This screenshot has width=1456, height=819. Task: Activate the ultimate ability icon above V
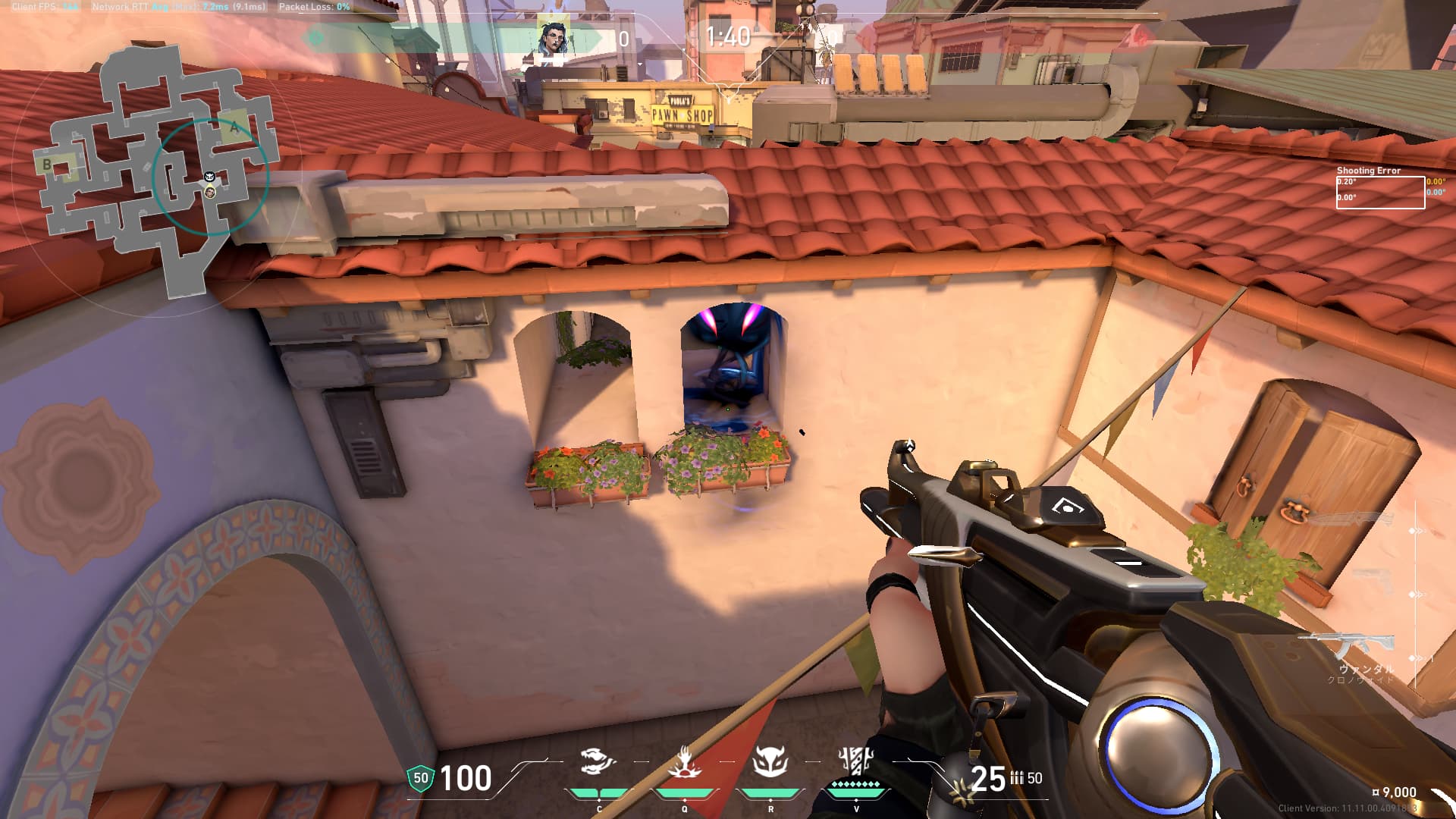(856, 760)
